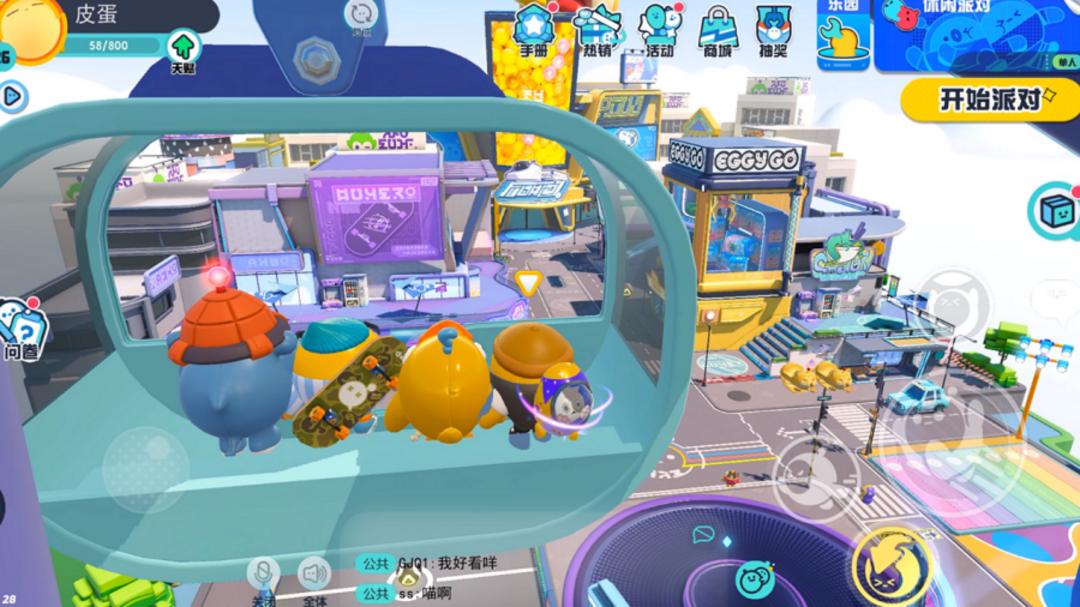
Task: Open the public chat message box
Action: (430, 578)
